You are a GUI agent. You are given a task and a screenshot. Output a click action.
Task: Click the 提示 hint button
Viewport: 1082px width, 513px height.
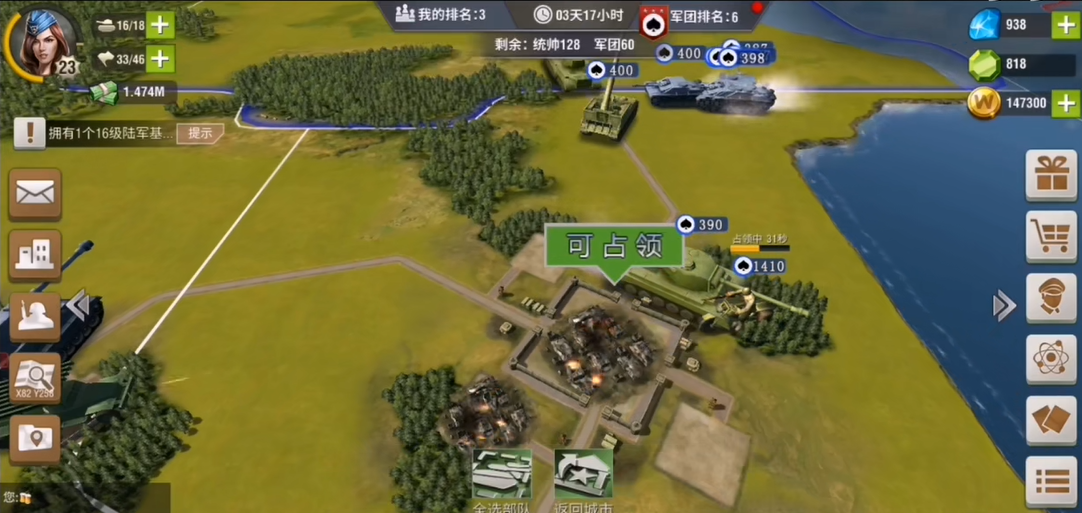point(200,133)
